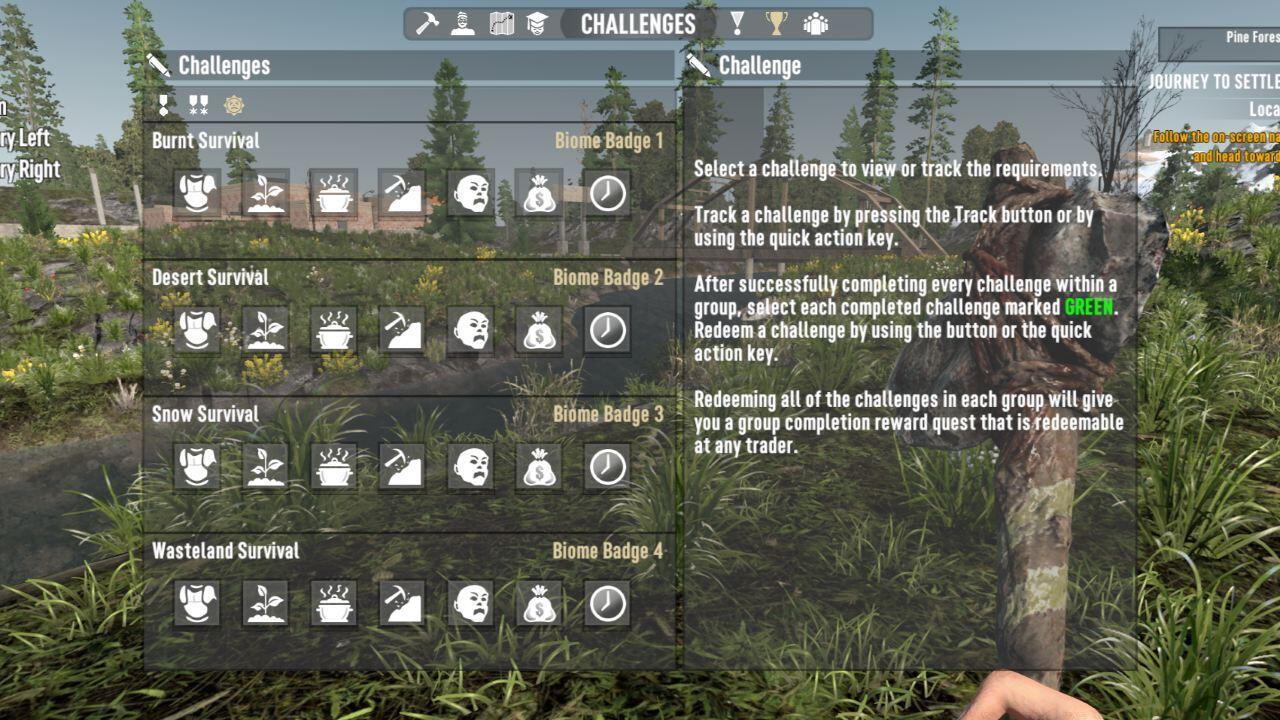Select the armor challenge in Burnt Survival
Screen dimensions: 1280x720
pos(198,194)
